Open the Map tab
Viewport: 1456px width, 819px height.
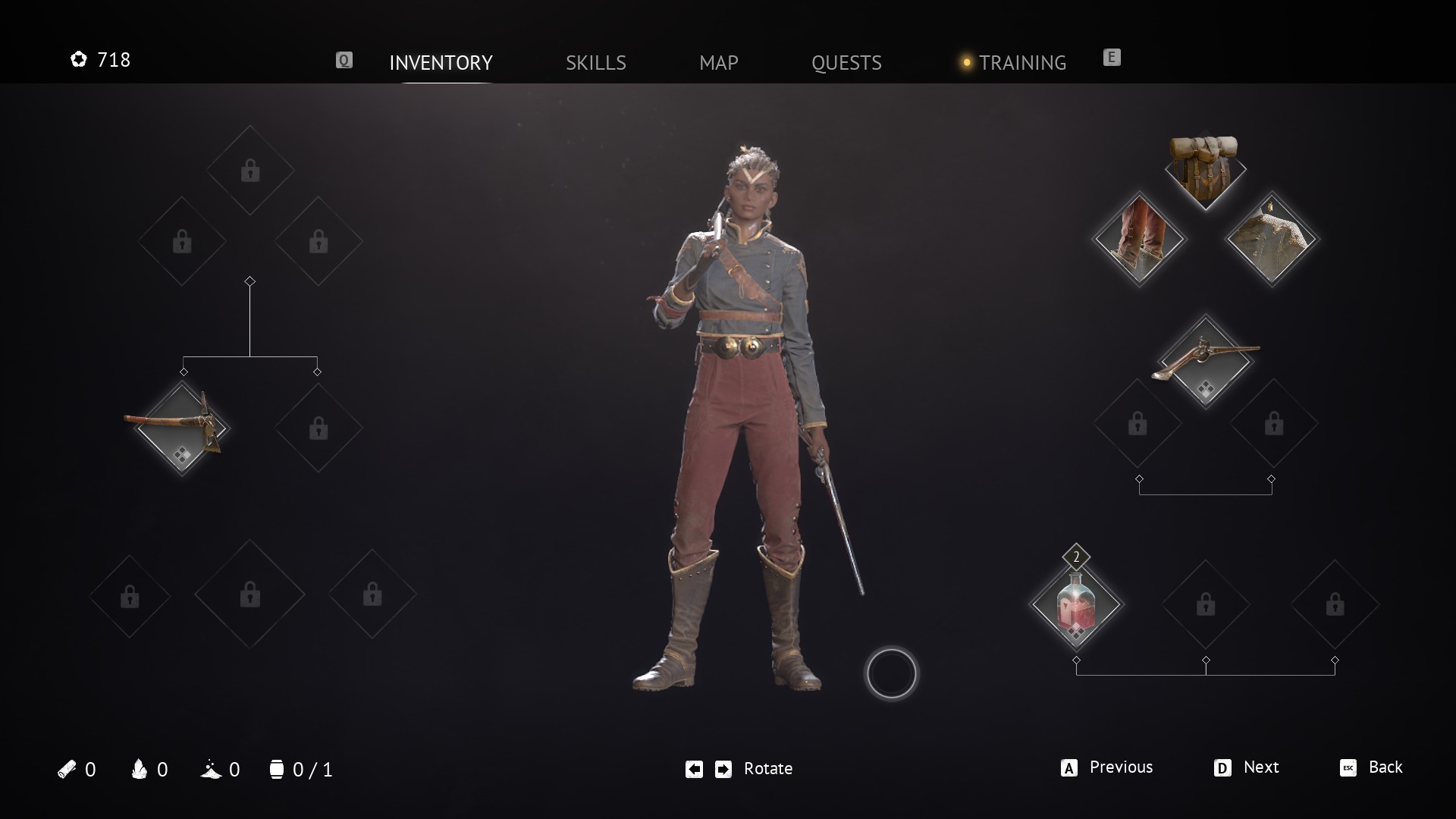tap(718, 62)
